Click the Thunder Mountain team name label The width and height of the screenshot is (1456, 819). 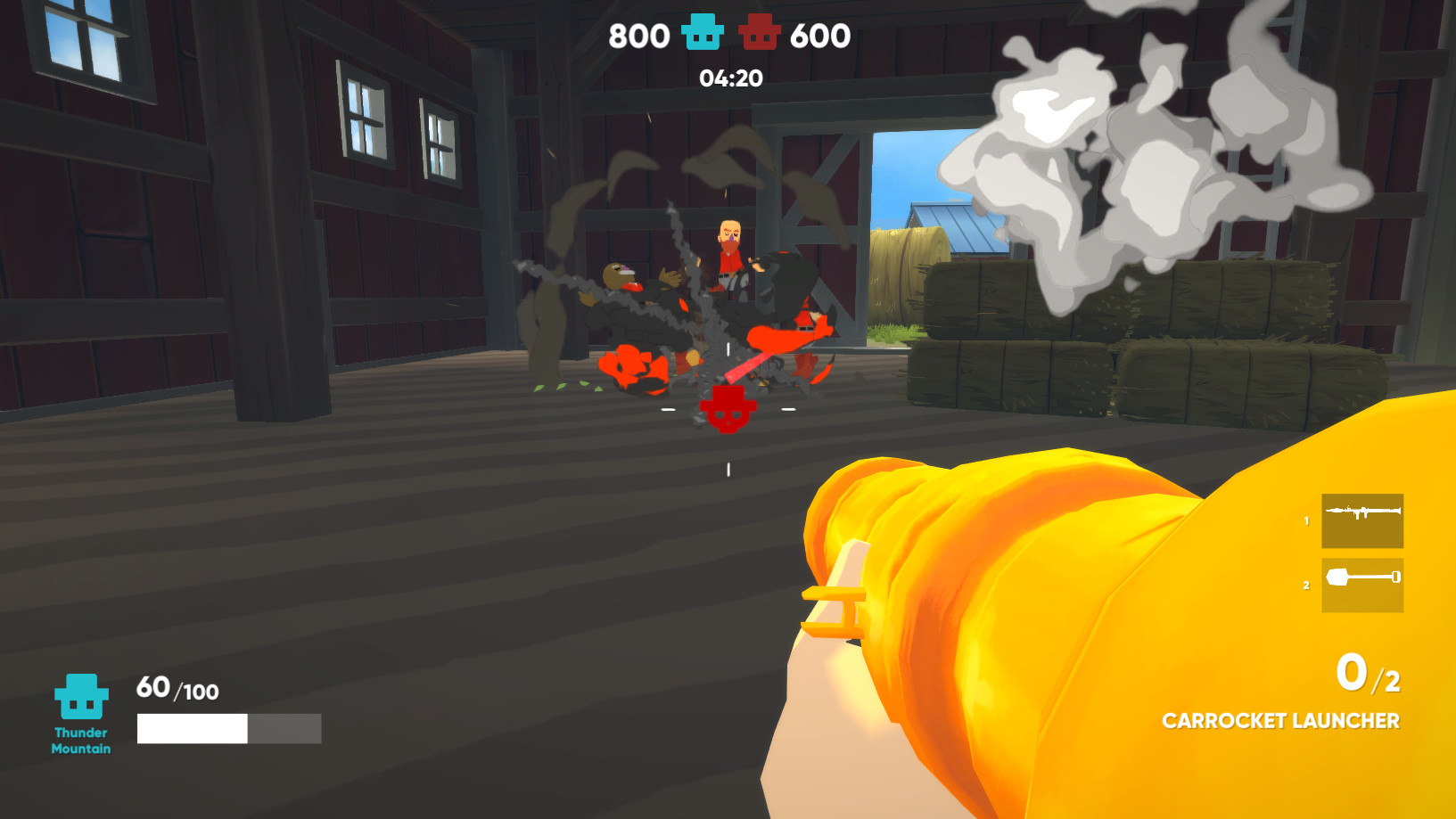(x=81, y=741)
